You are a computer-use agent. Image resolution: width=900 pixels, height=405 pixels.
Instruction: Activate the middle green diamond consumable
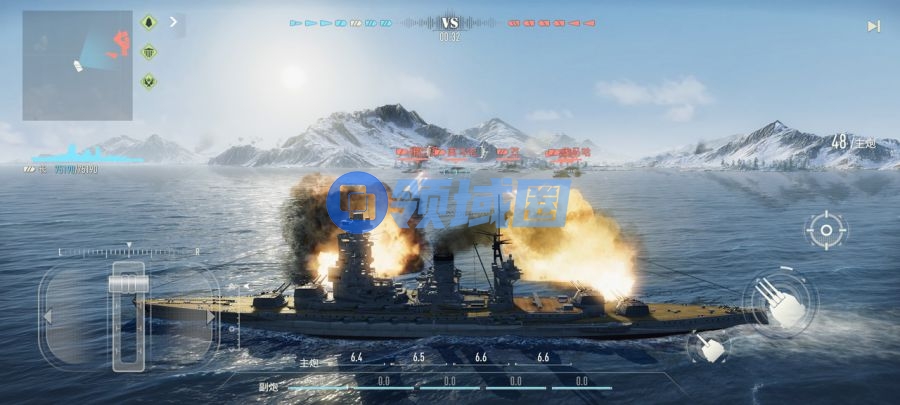click(149, 52)
